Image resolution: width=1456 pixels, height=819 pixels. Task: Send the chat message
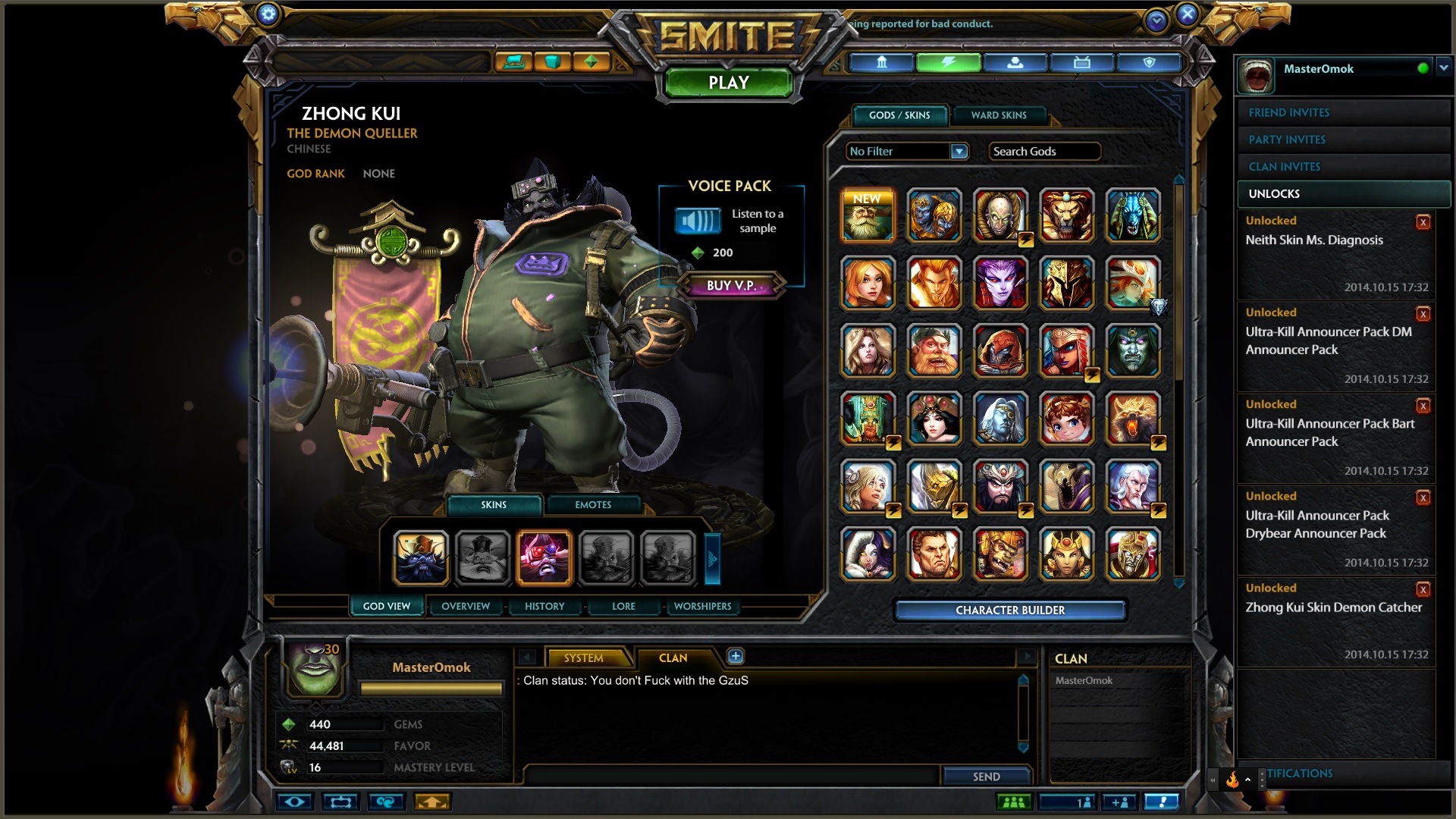pyautogui.click(x=986, y=777)
